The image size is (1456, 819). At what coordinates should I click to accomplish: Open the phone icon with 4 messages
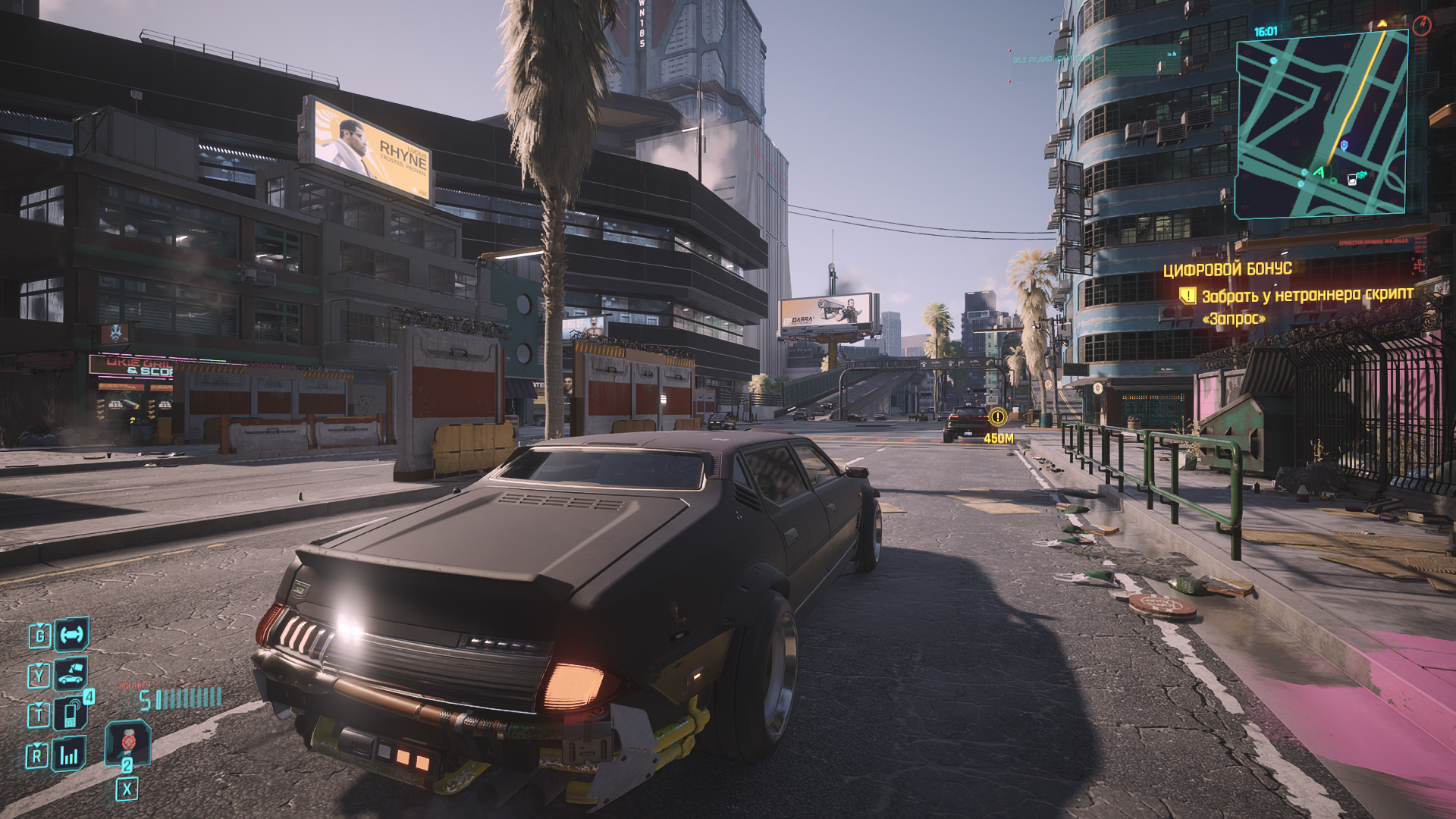(71, 714)
